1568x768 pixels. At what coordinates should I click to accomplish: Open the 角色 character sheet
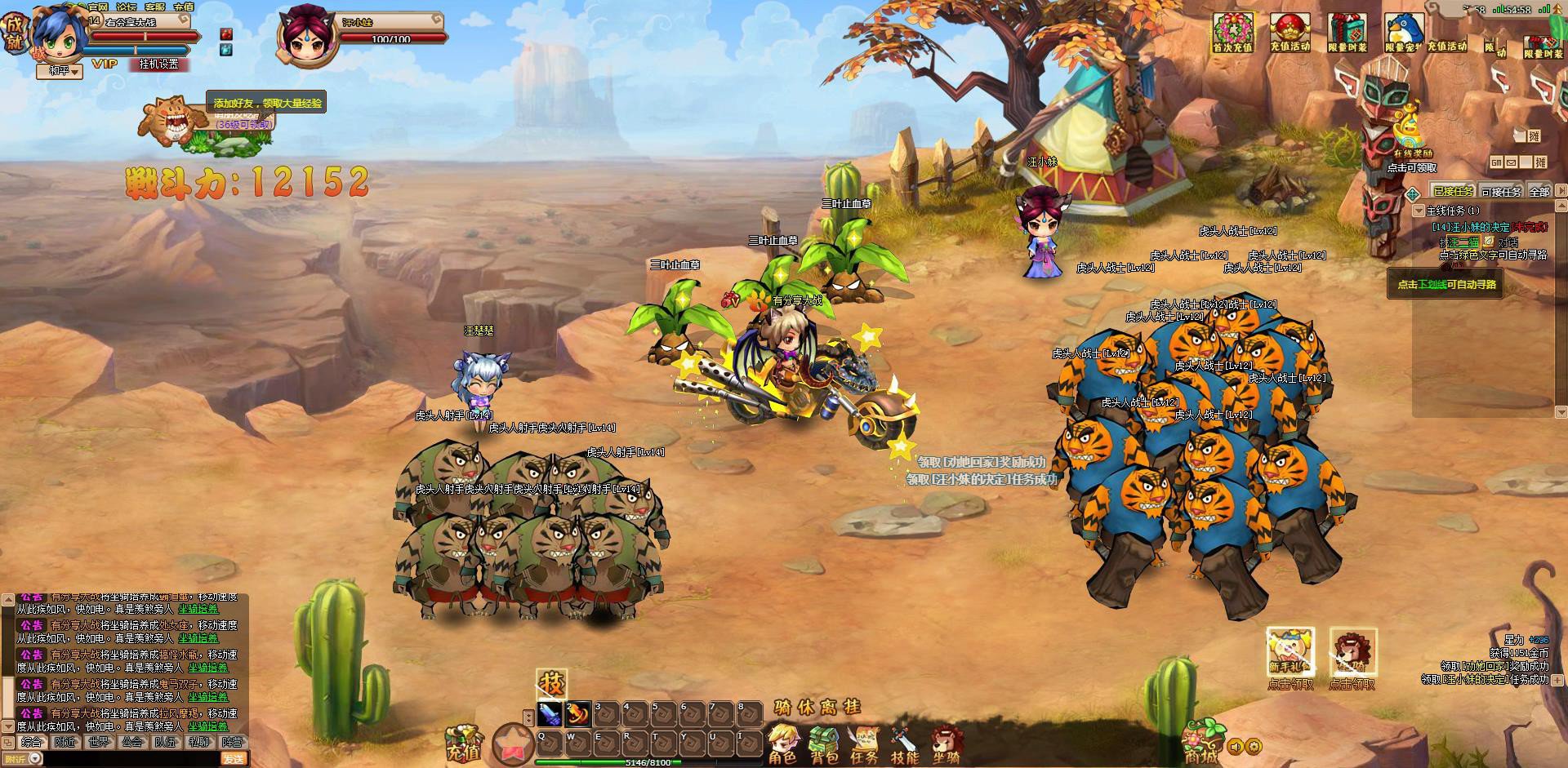point(783,744)
